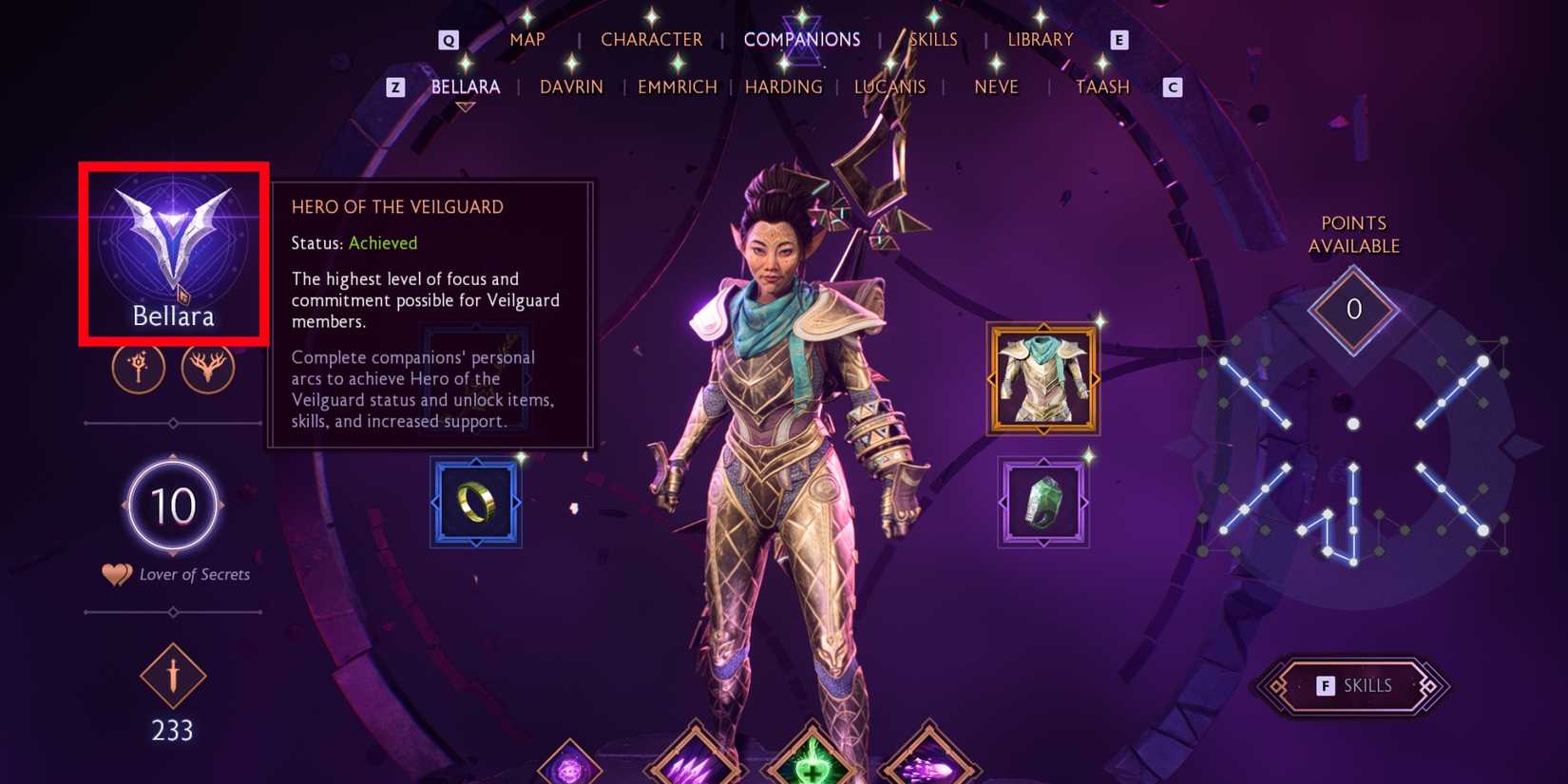The height and width of the screenshot is (784, 1568).
Task: Click the Points Available counter
Action: click(x=1351, y=309)
